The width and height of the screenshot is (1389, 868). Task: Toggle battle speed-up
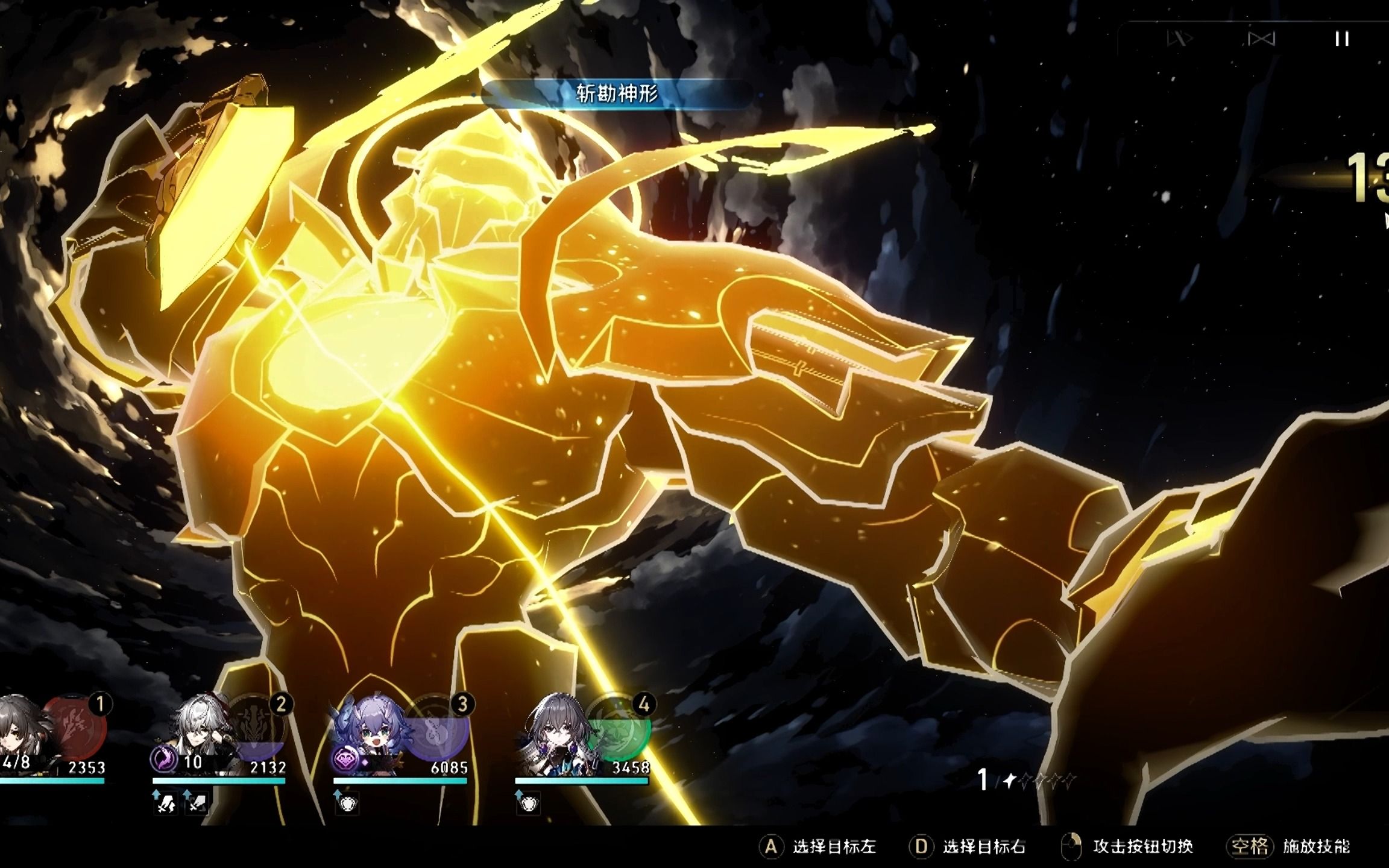click(x=1180, y=39)
